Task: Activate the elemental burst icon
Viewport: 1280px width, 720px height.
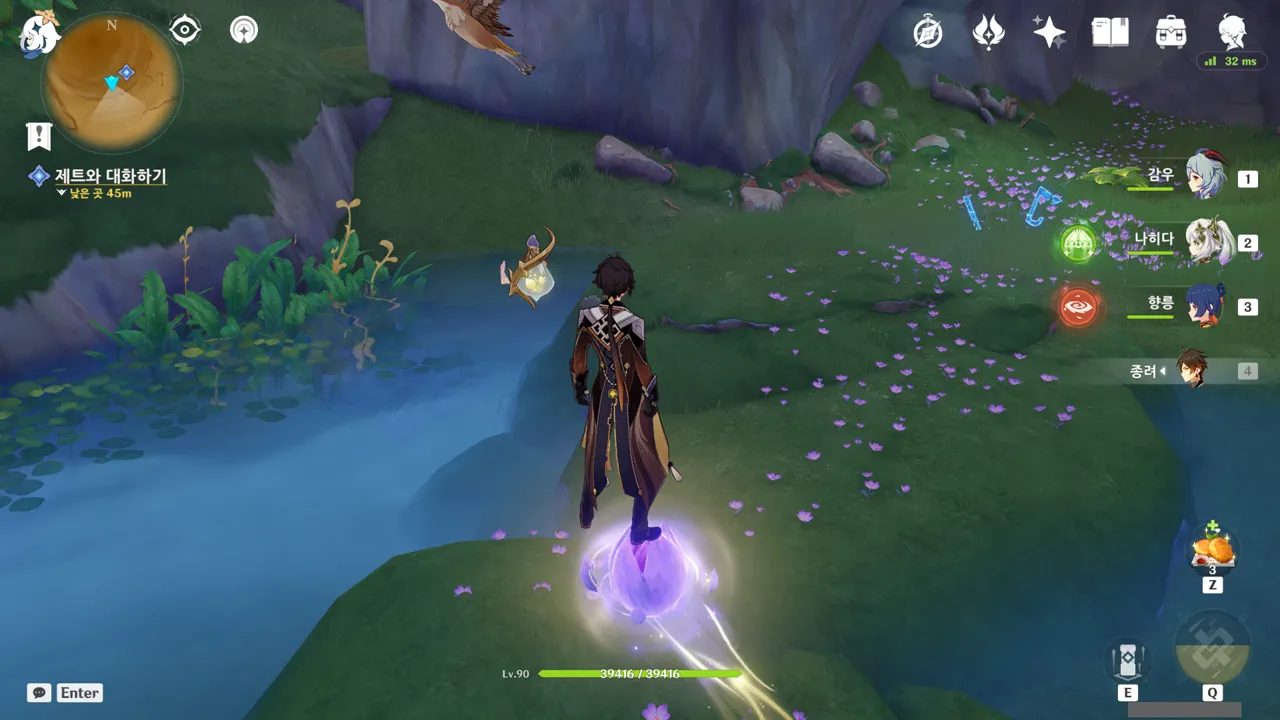Action: [1212, 648]
